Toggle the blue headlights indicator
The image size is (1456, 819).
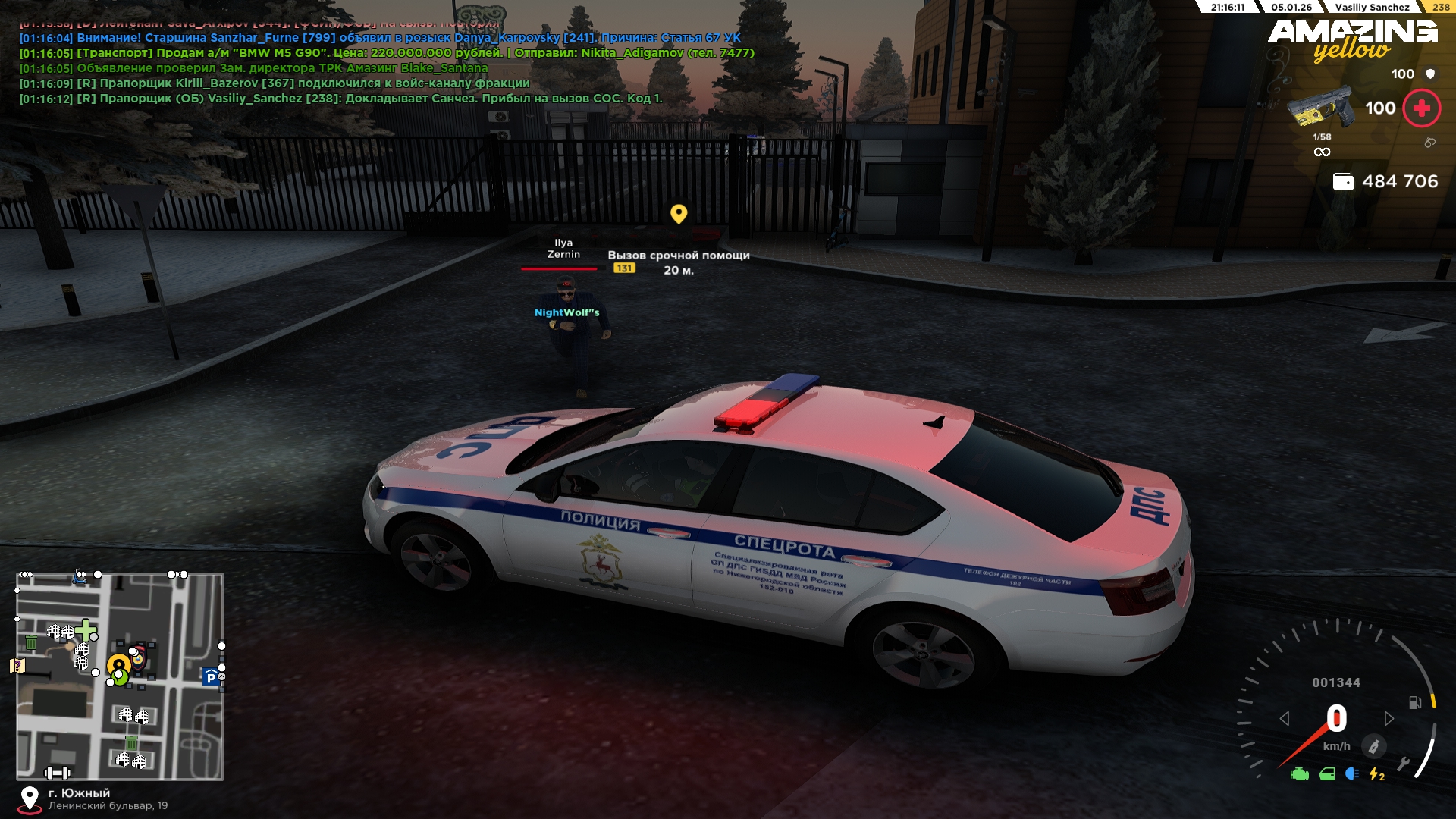(x=1351, y=774)
